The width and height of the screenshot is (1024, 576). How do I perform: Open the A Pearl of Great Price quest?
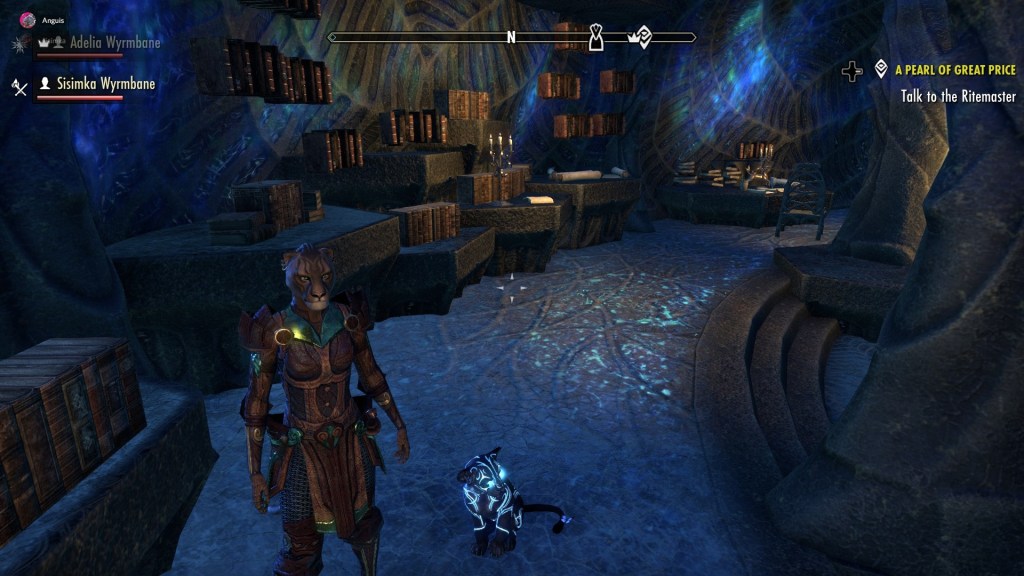coord(955,70)
